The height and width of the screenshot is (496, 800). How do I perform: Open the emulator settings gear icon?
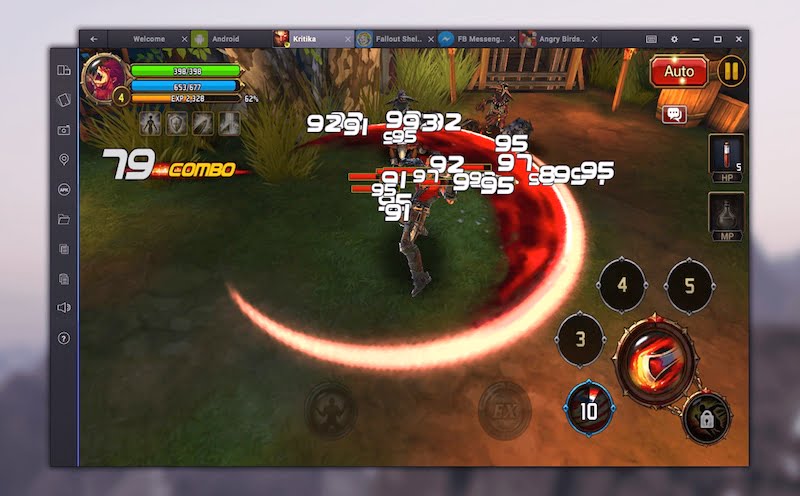(x=673, y=39)
